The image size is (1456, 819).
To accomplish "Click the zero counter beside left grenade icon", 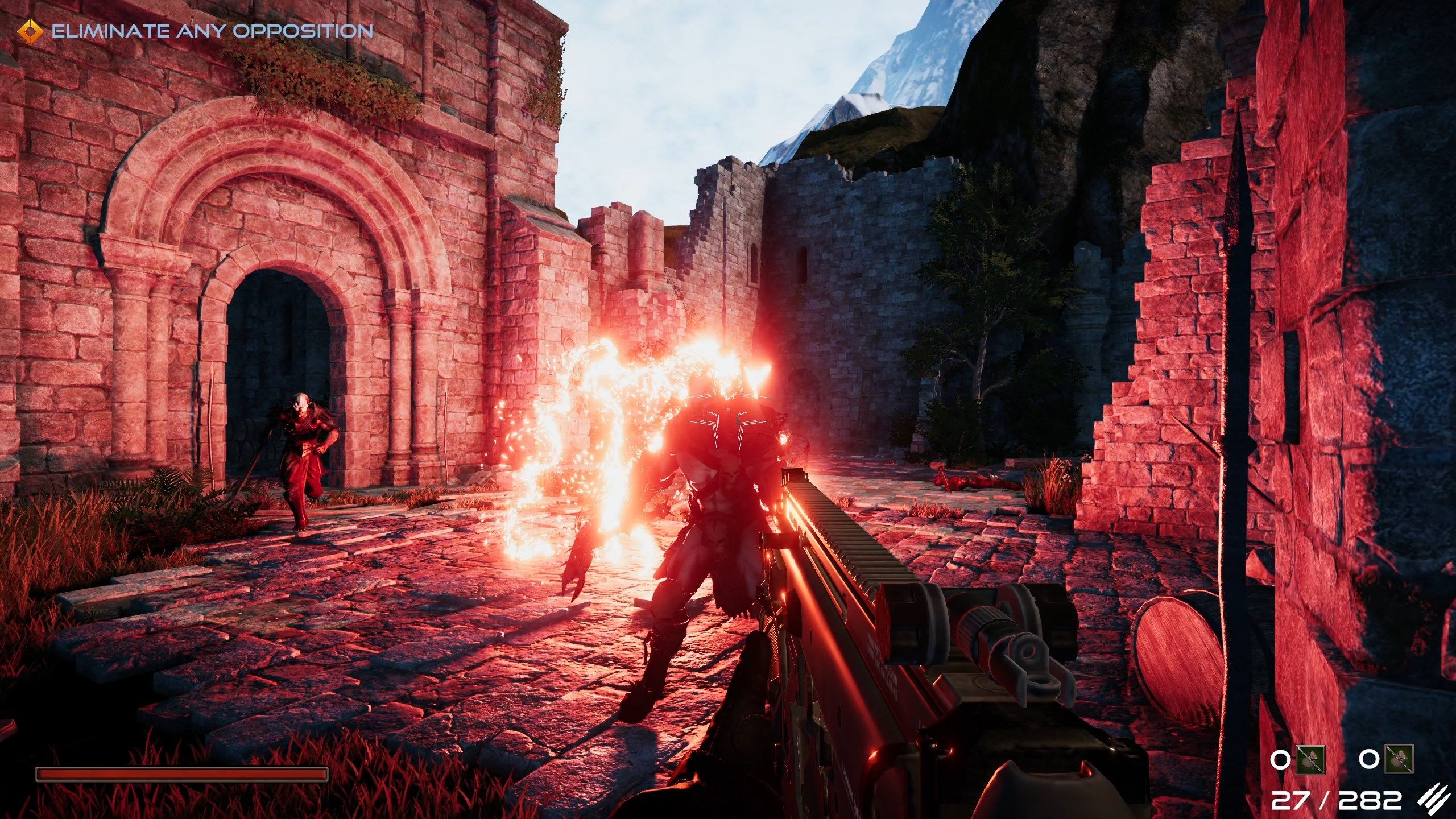I will (1280, 760).
